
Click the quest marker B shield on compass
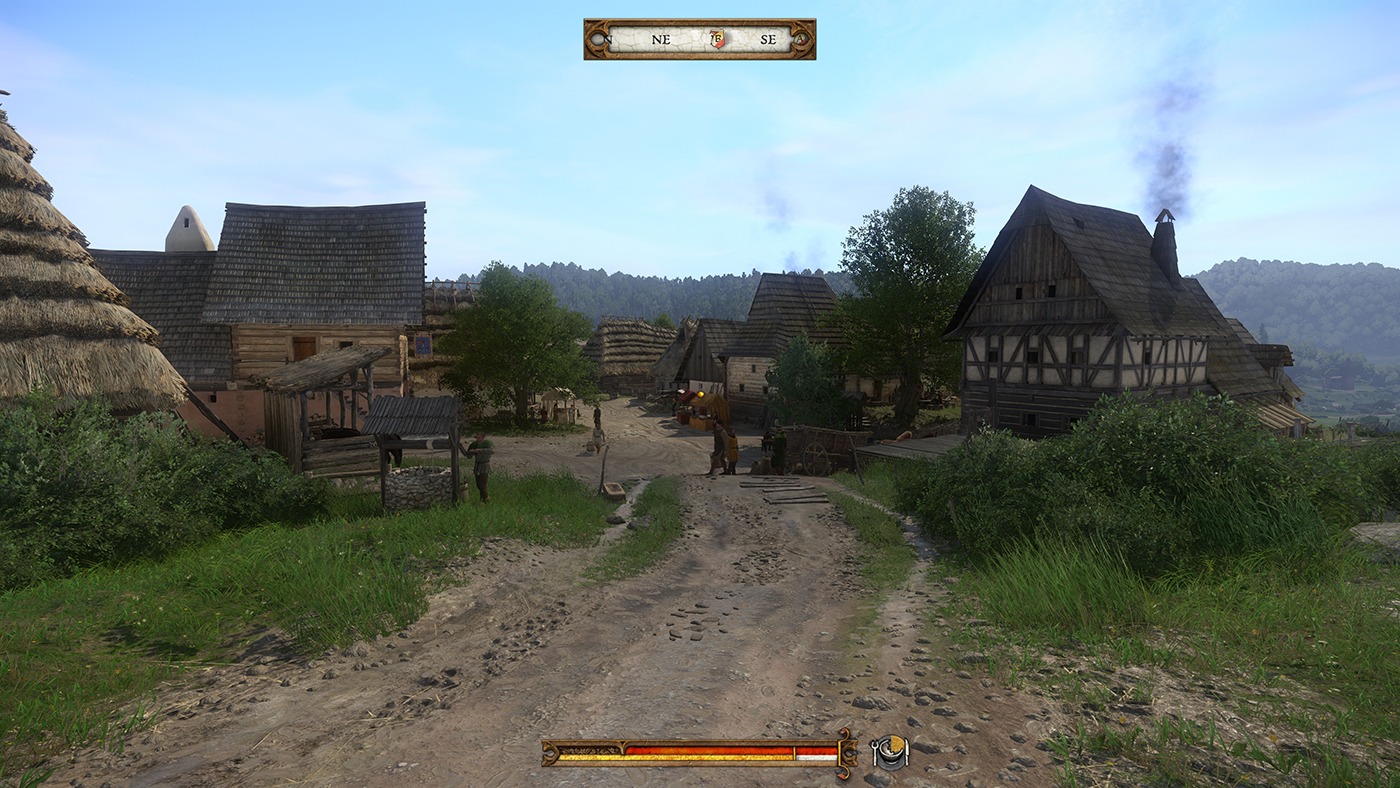click(x=717, y=39)
